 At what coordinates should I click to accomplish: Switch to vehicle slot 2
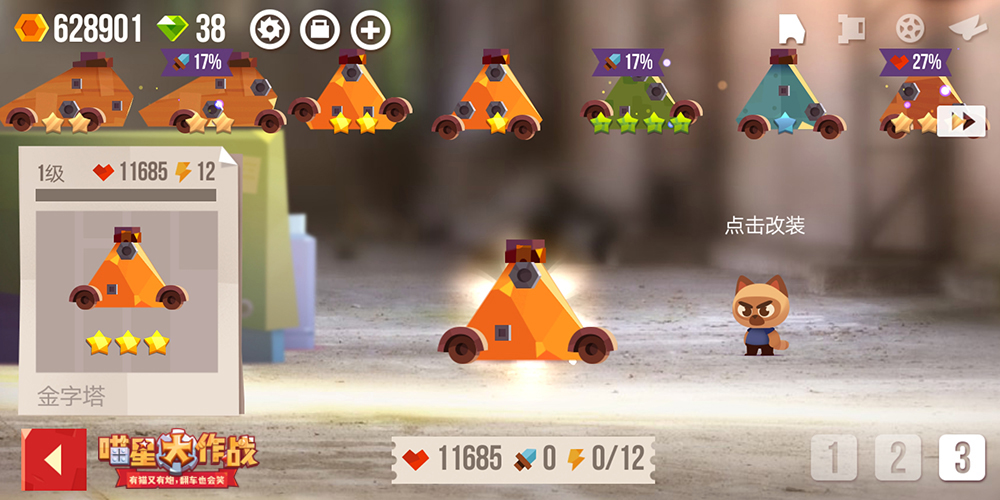coord(897,458)
